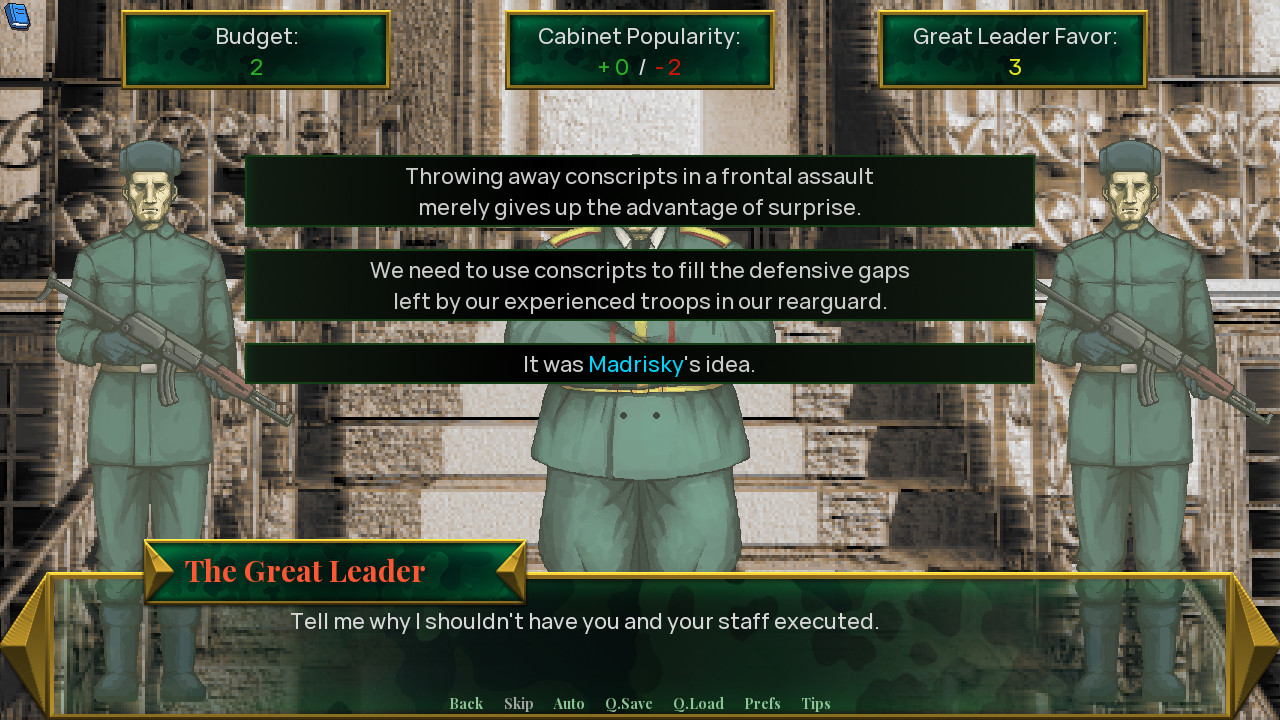
Task: Click the Great Leader Favor counter
Action: tap(1012, 49)
